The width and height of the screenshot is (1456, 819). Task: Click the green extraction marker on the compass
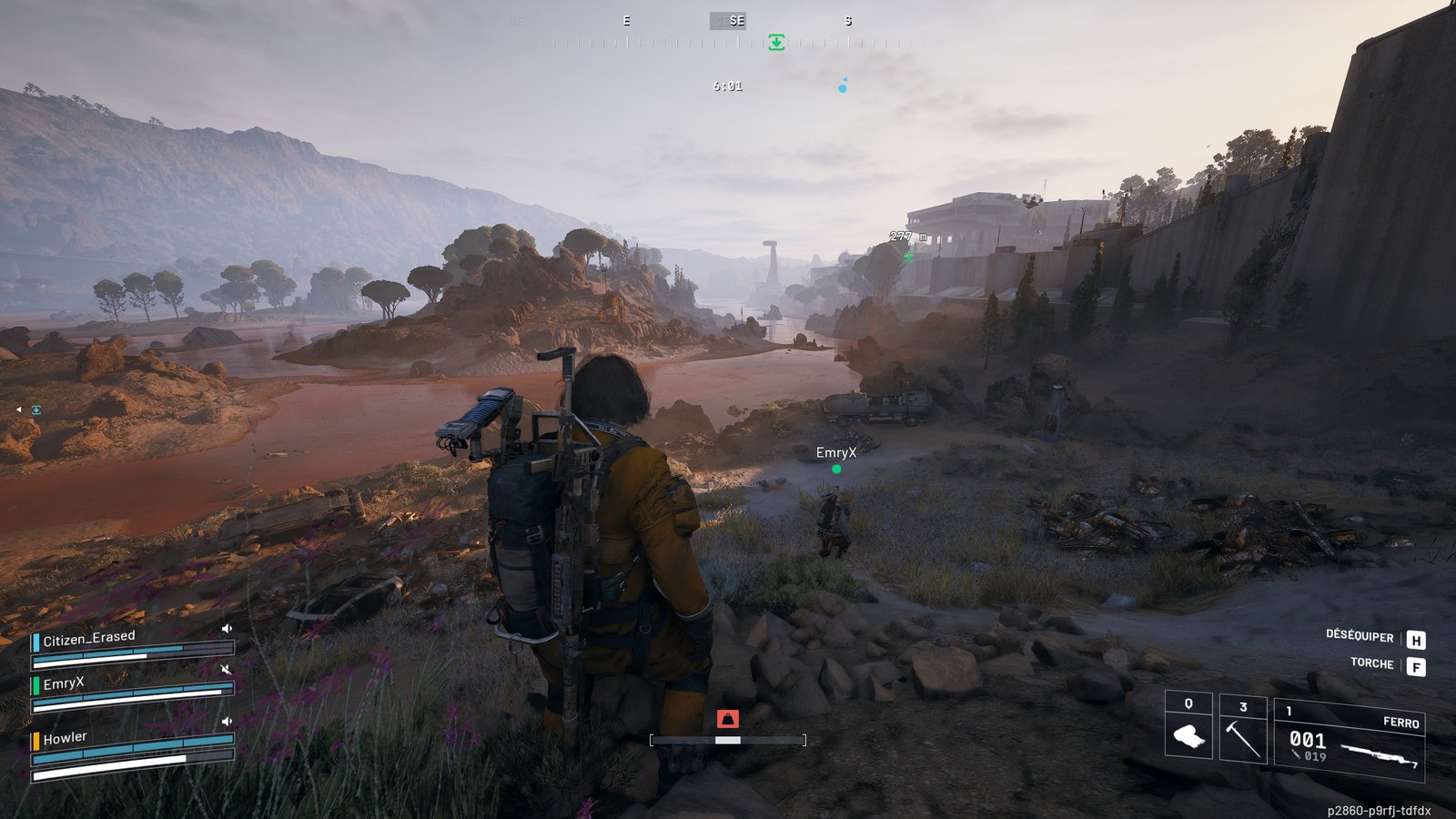(x=776, y=42)
